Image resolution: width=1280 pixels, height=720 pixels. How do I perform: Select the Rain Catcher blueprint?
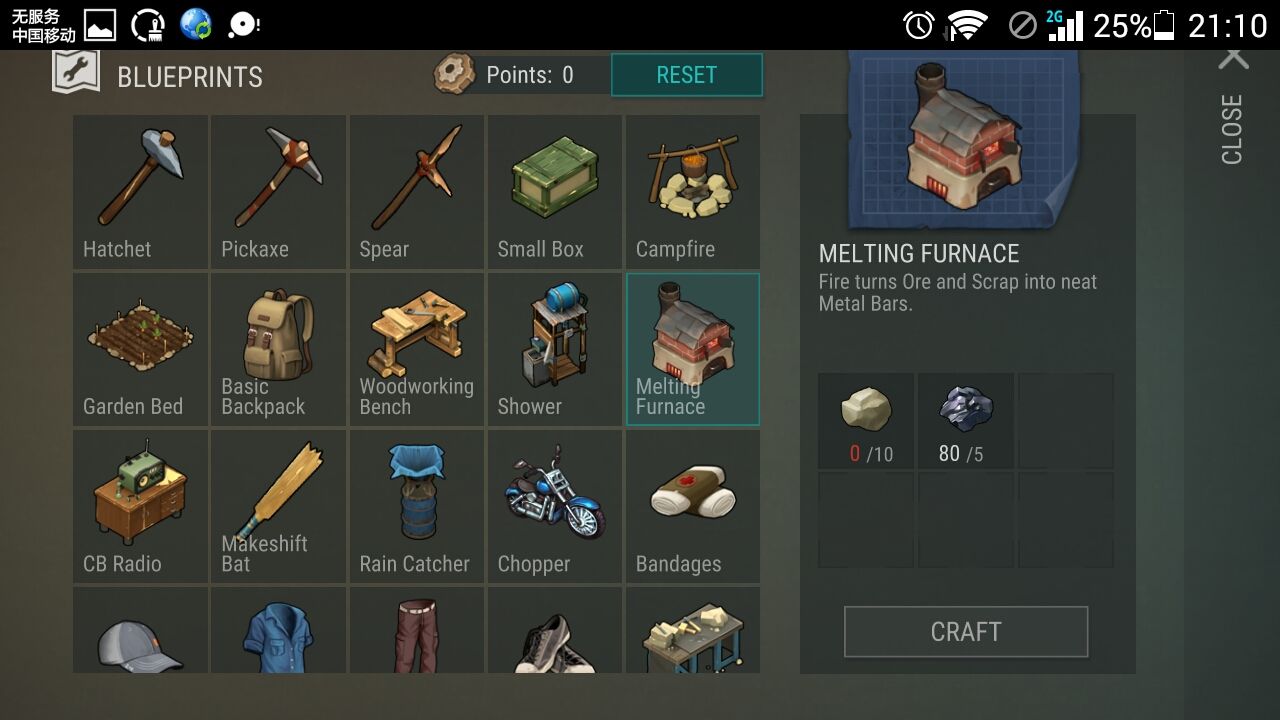(416, 506)
